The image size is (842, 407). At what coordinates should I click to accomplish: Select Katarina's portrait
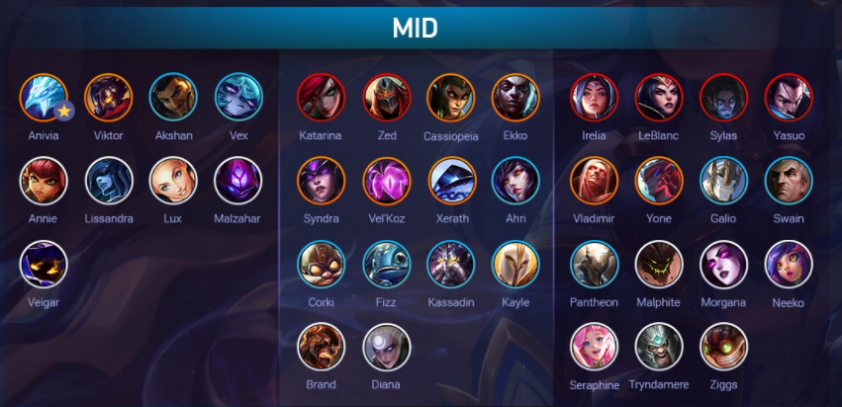click(x=321, y=97)
